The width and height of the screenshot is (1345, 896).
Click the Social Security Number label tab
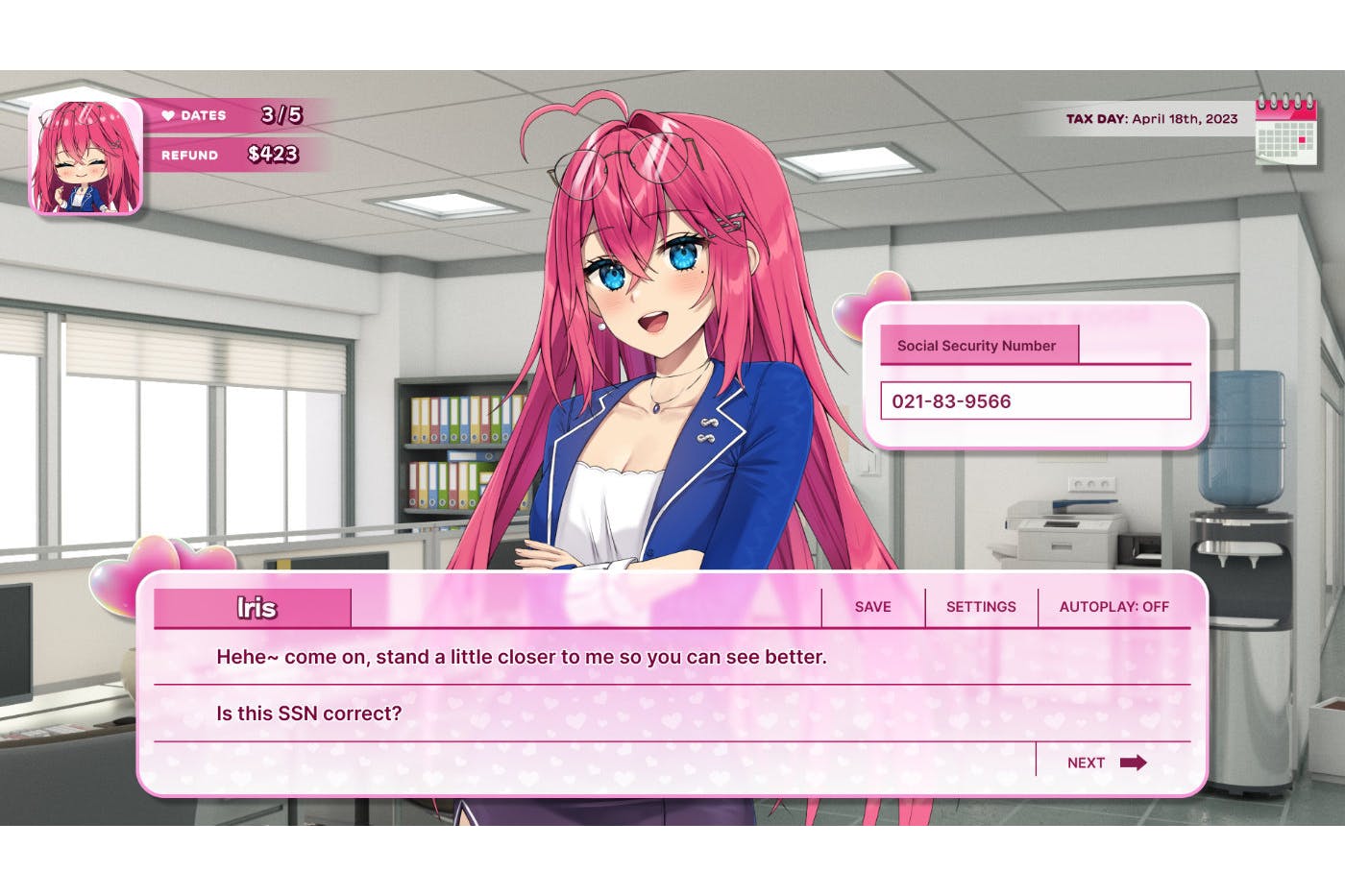pos(979,345)
